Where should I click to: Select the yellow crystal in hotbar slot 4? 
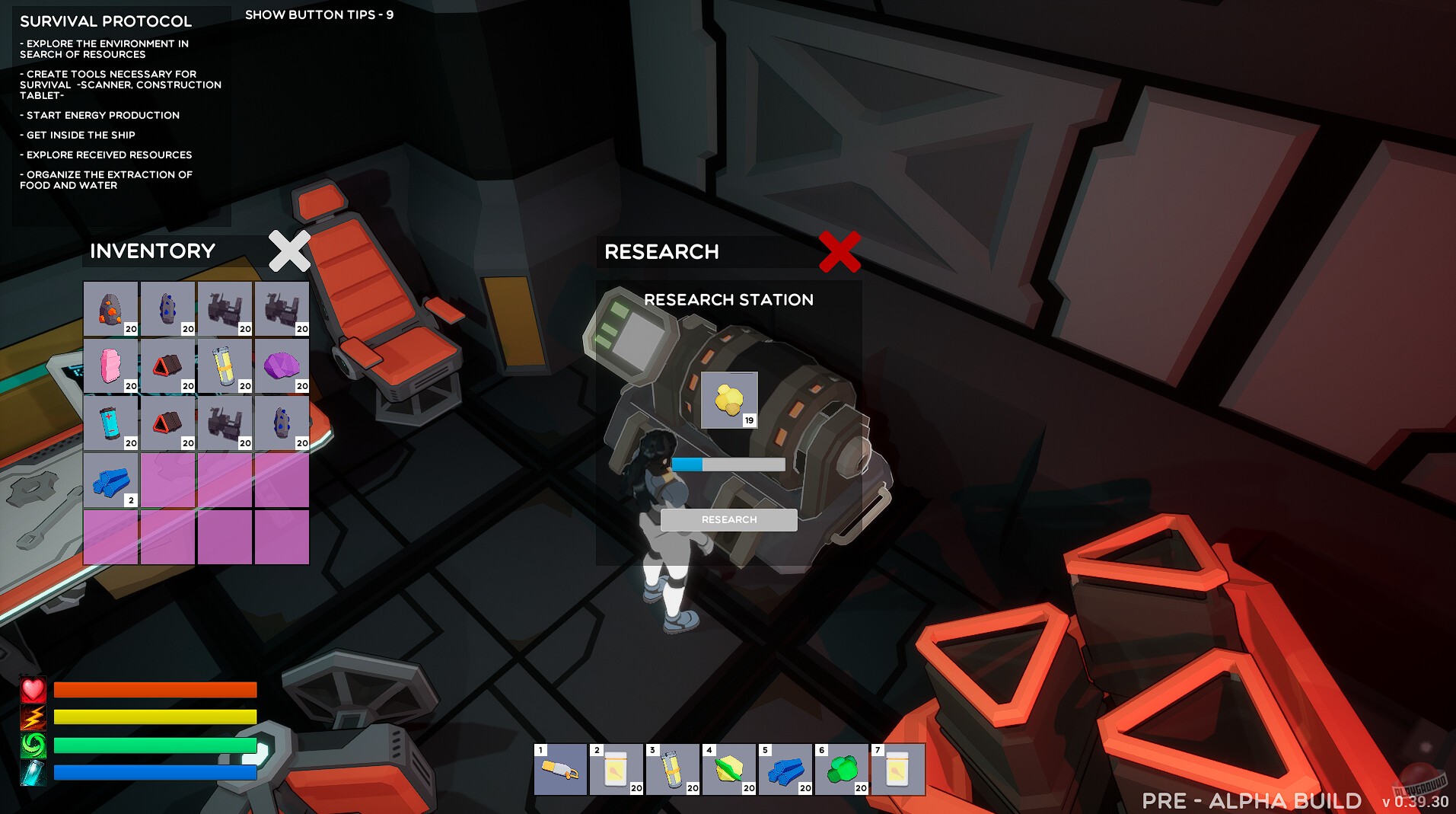tap(729, 769)
